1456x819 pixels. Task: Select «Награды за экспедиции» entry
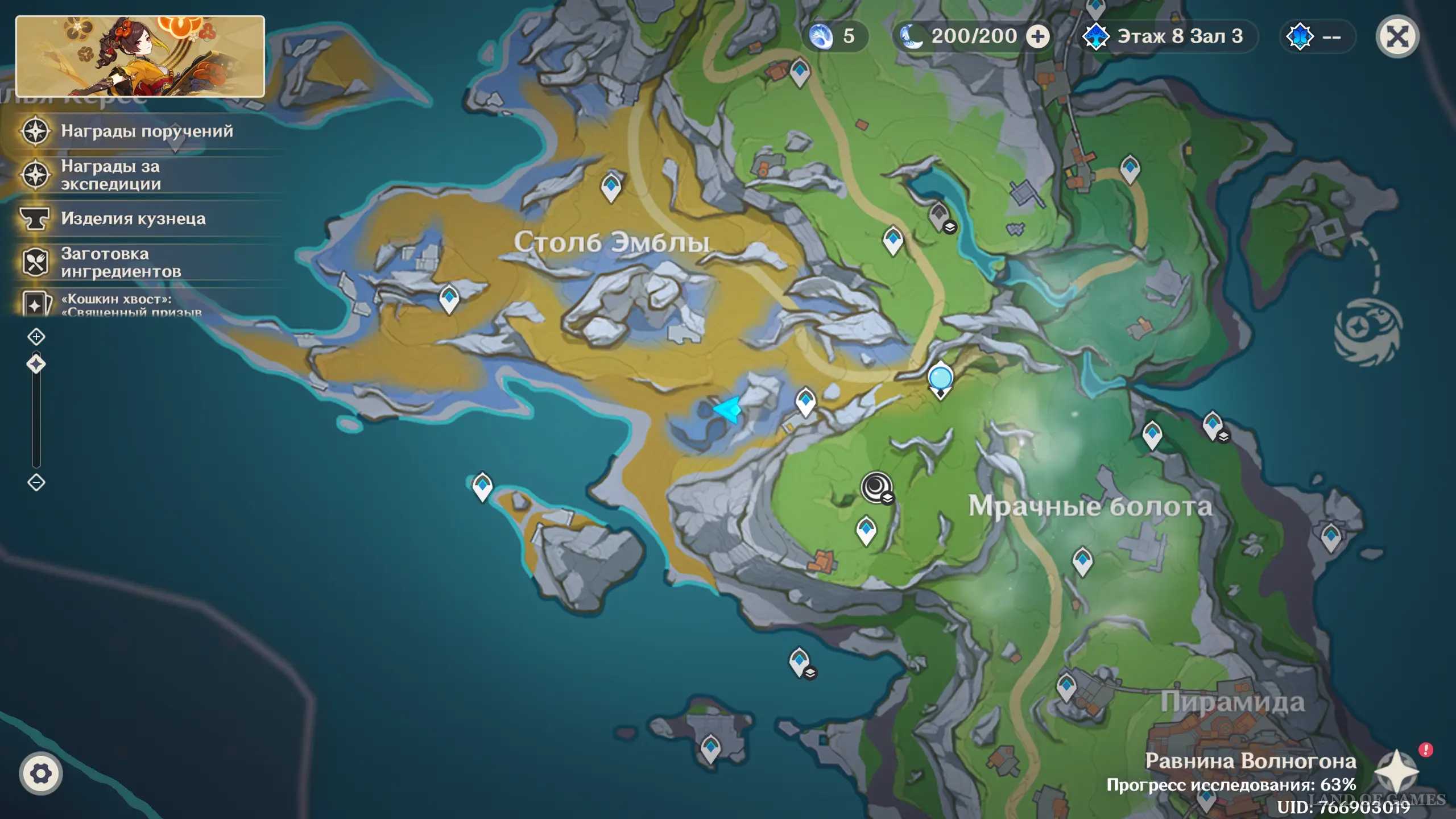pos(111,175)
